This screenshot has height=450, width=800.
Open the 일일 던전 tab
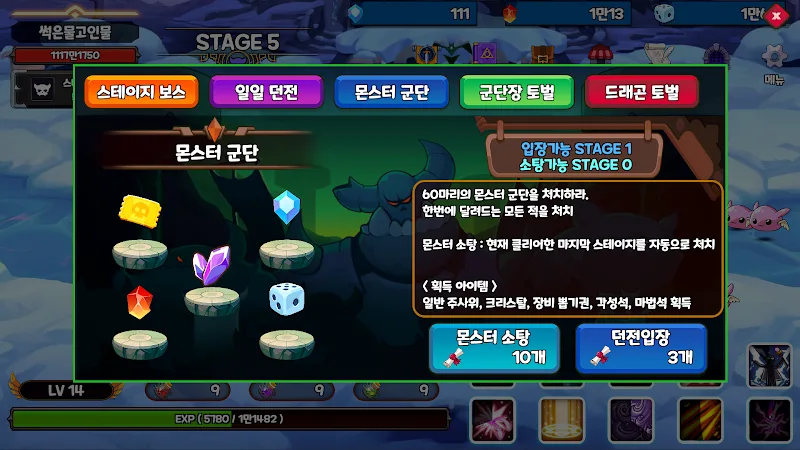[266, 94]
